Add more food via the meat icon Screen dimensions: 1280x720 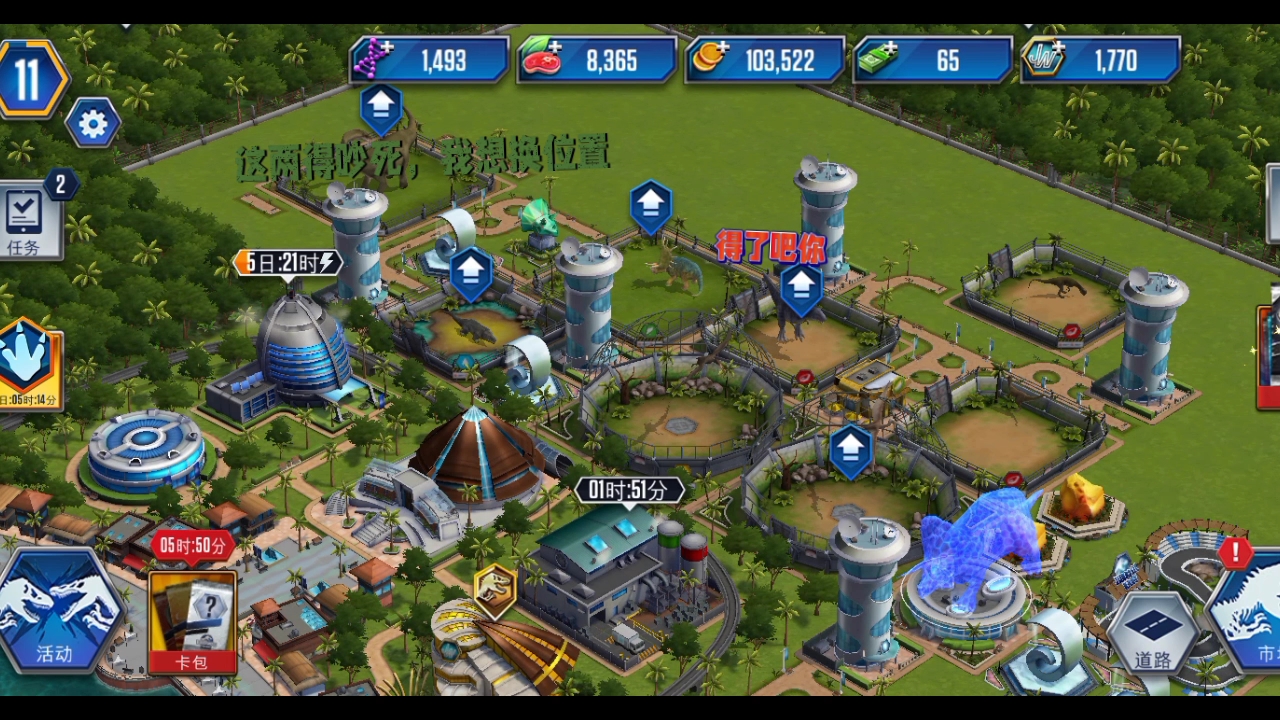click(x=542, y=60)
